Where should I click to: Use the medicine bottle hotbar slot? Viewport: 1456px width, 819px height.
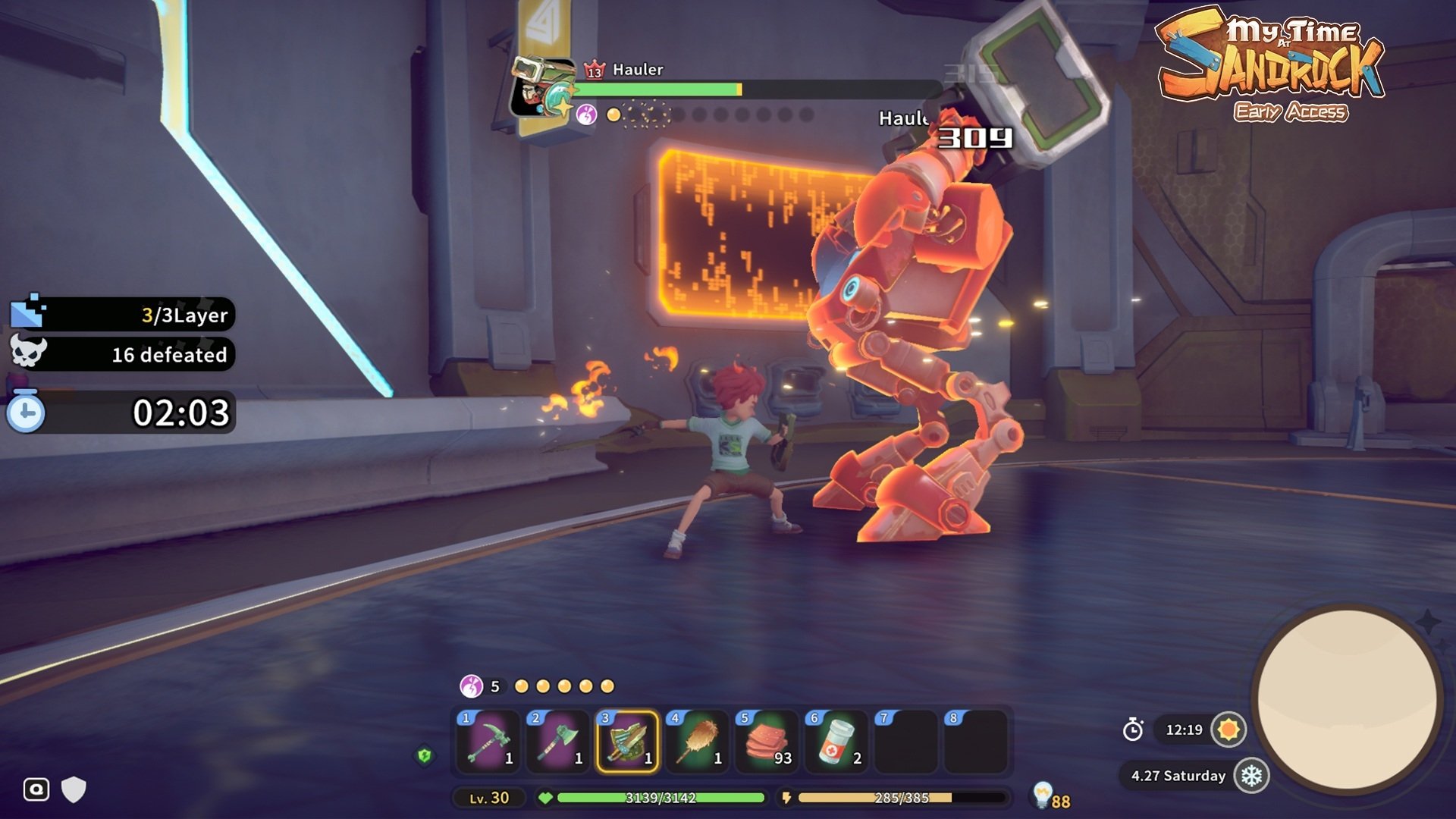click(x=836, y=740)
